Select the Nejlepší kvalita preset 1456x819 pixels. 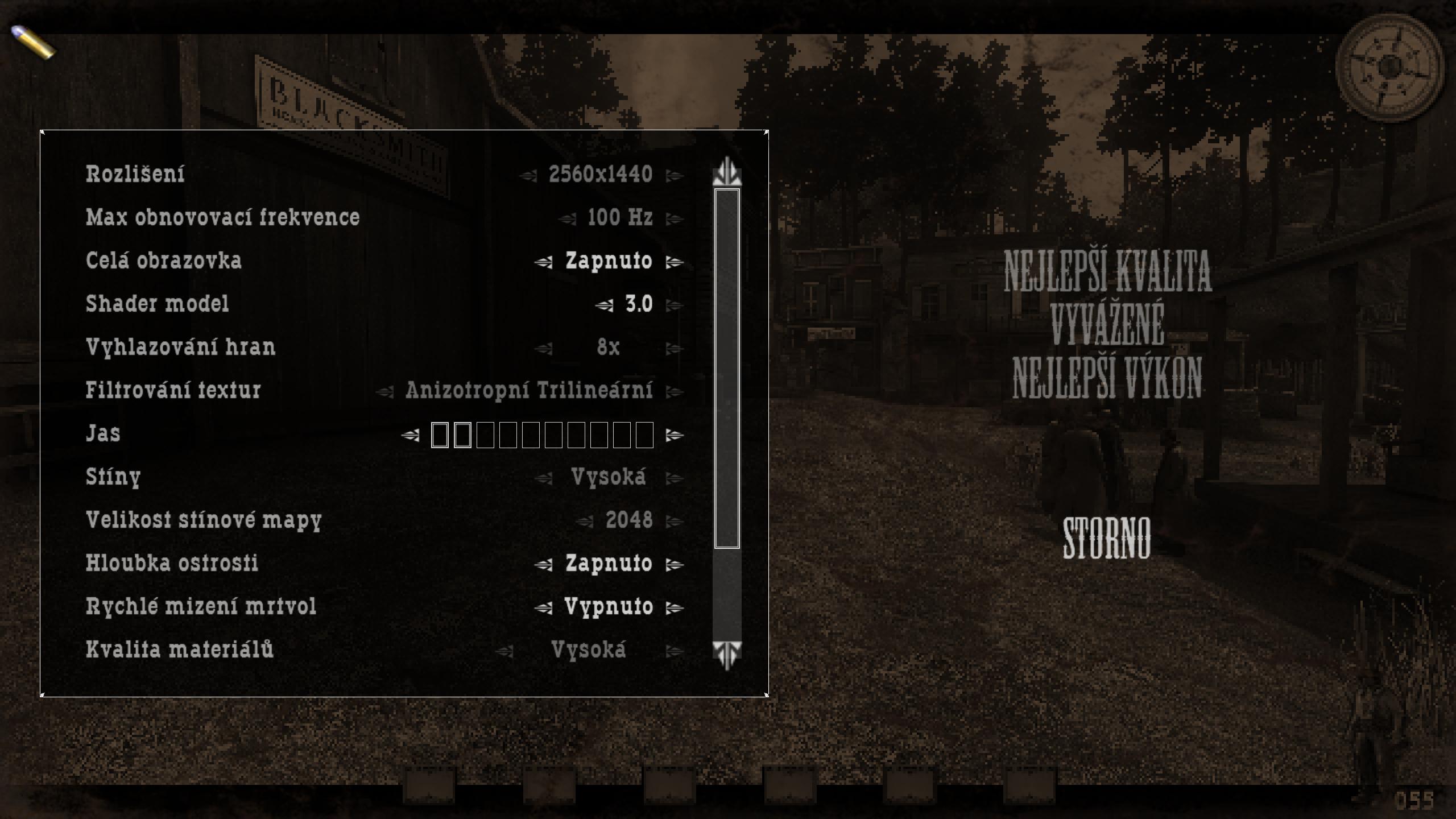click(x=1107, y=271)
